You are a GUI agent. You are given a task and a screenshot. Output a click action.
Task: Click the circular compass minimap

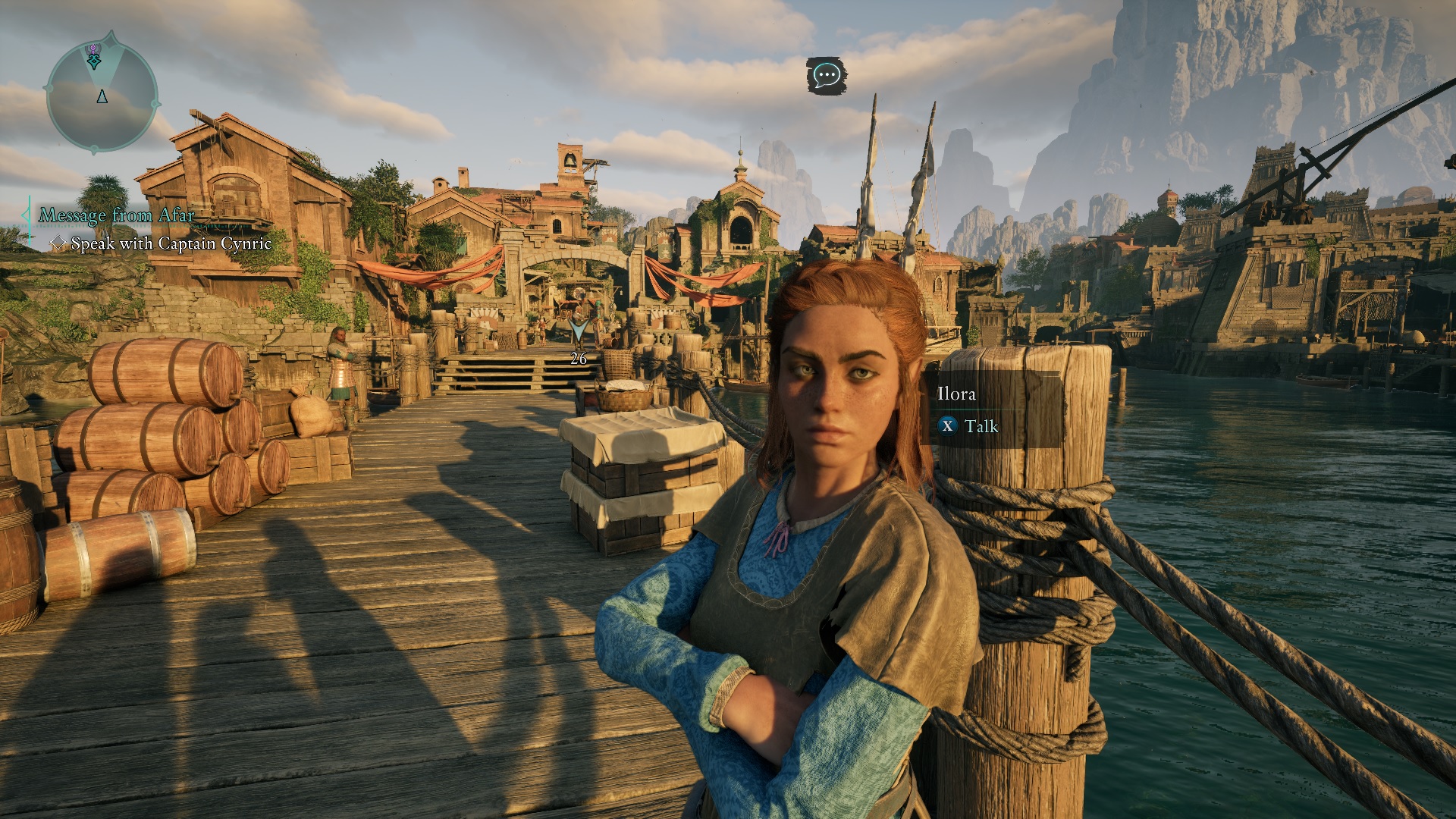click(x=102, y=96)
